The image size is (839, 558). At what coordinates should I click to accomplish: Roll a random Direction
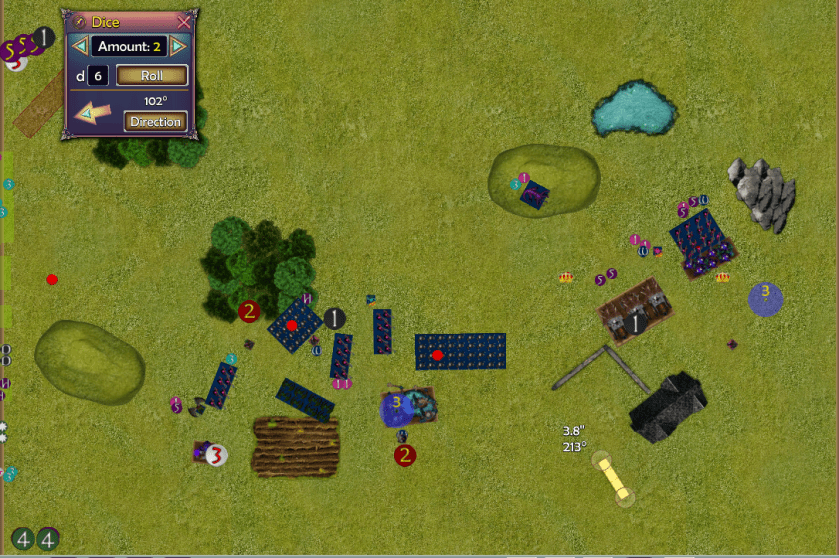pyautogui.click(x=155, y=122)
